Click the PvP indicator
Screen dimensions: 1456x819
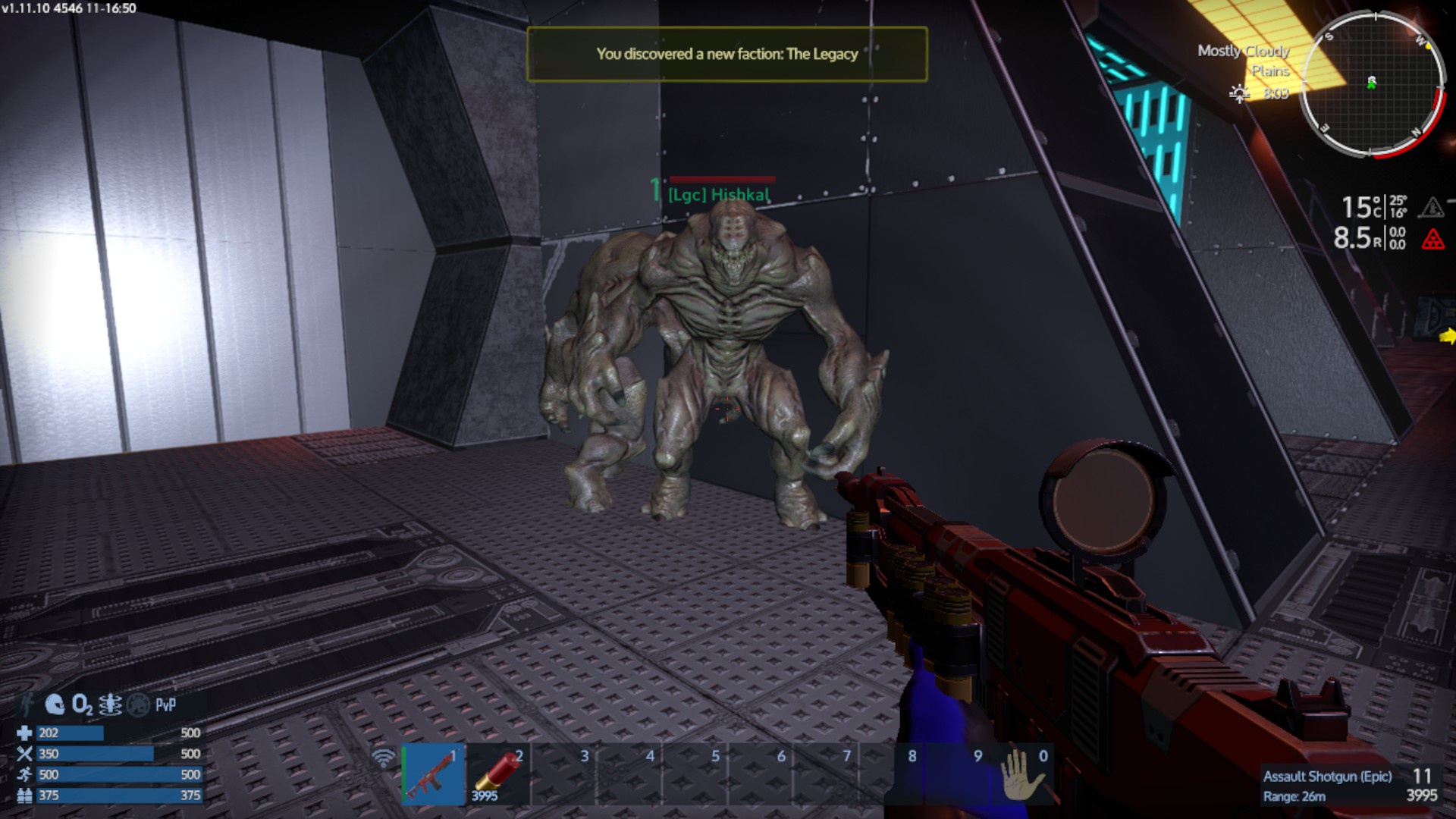click(x=165, y=705)
